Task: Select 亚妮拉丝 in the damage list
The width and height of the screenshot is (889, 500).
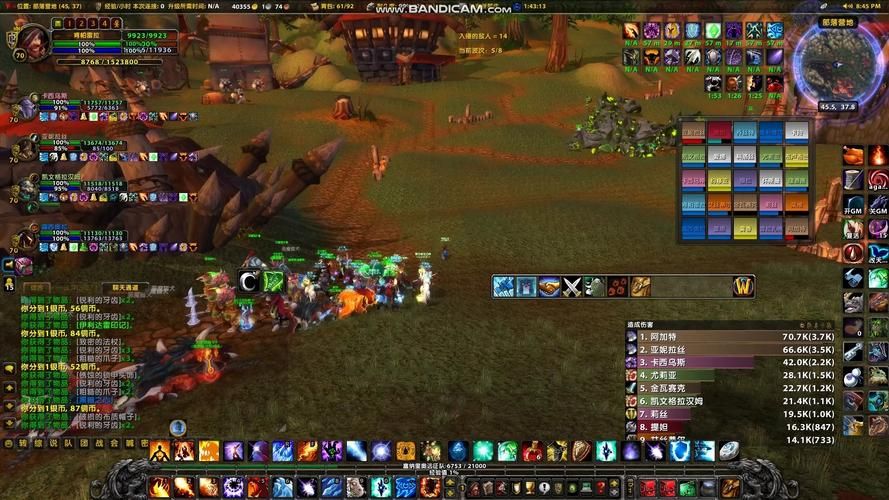Action: click(x=710, y=350)
